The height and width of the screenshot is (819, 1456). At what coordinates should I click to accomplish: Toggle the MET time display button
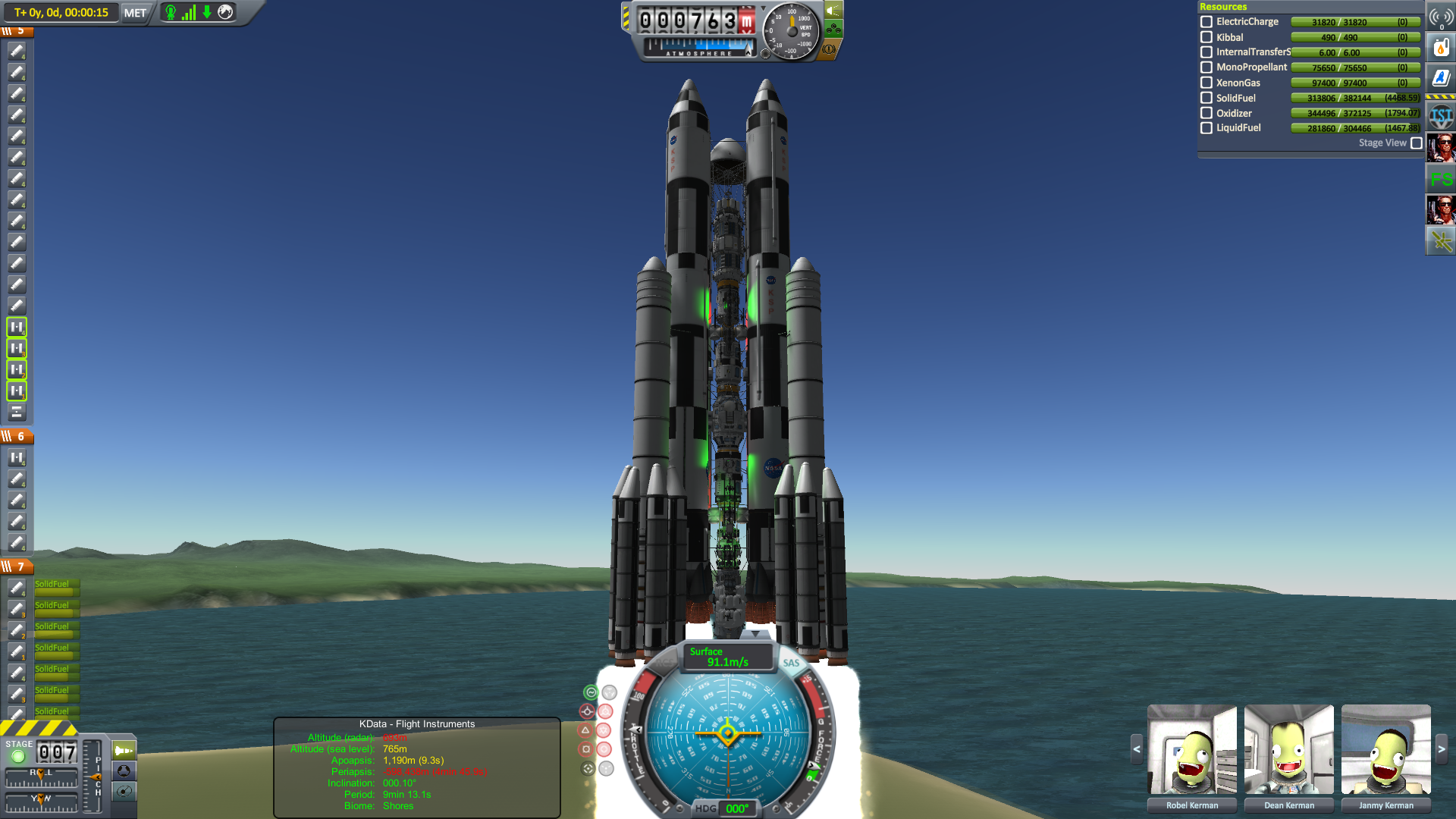tap(135, 13)
